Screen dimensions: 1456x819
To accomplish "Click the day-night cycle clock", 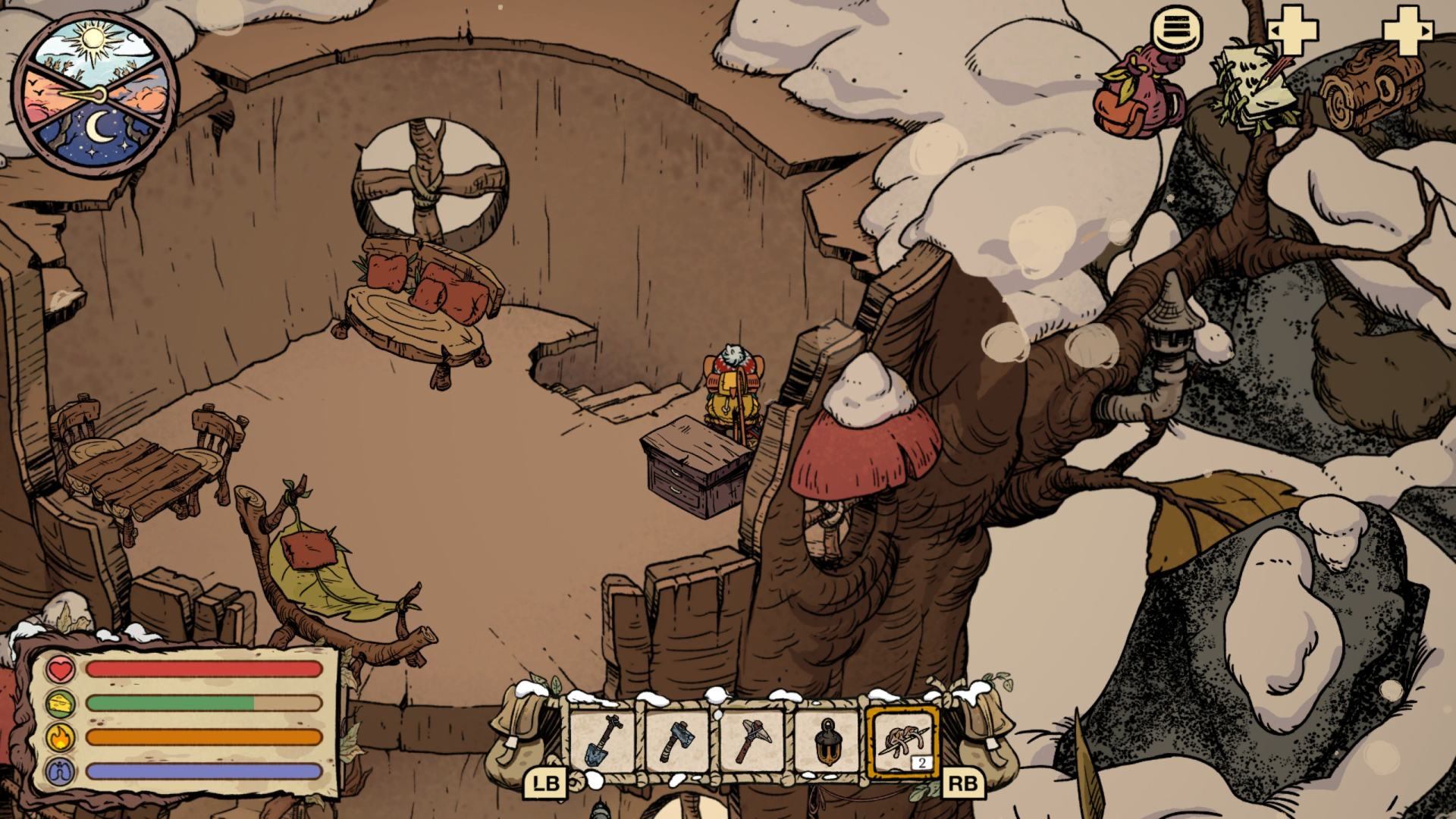I will click(x=94, y=94).
